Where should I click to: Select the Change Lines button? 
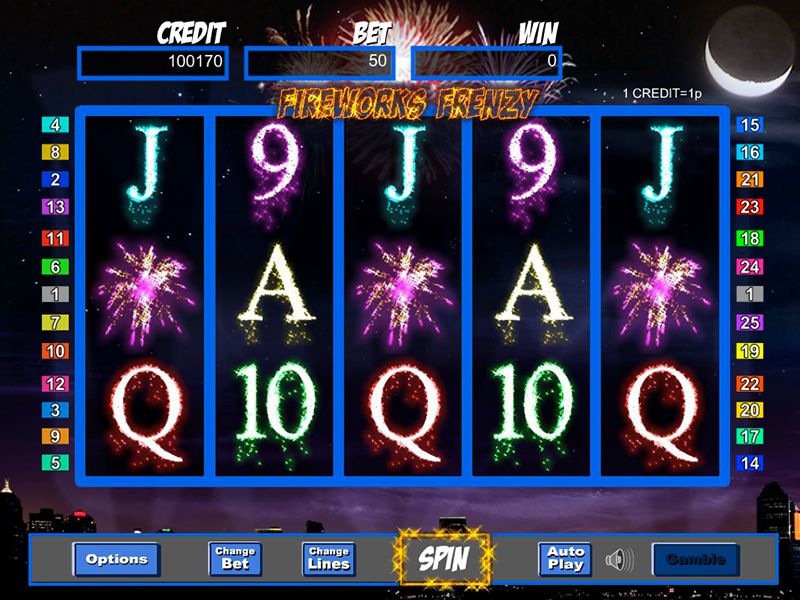click(329, 559)
